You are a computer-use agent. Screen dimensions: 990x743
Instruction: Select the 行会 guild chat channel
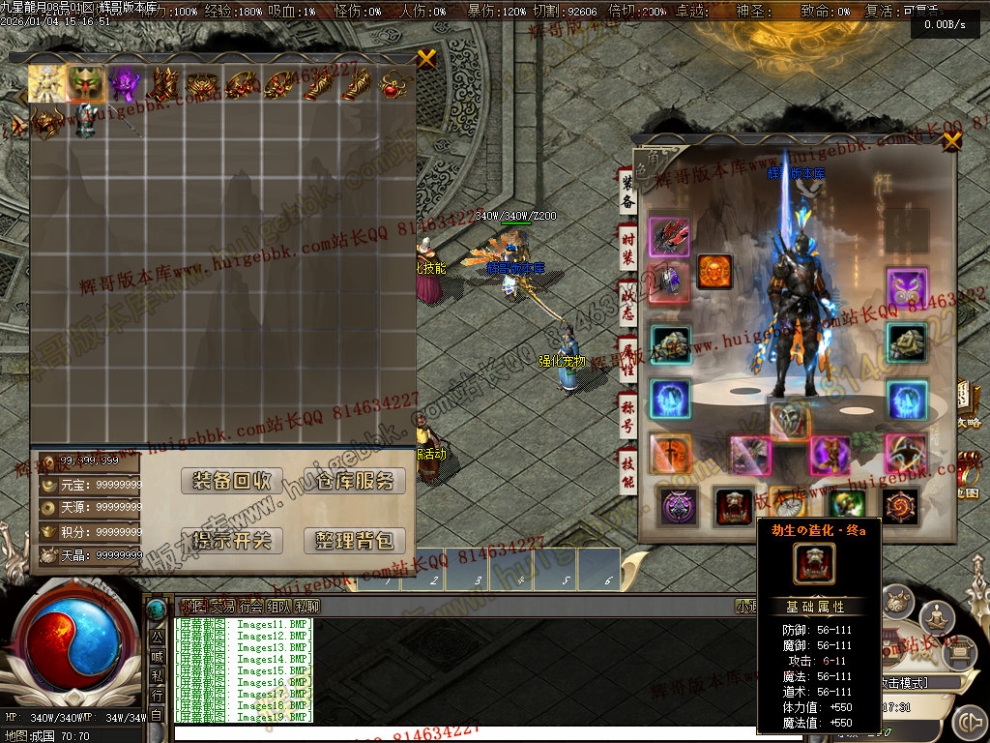pyautogui.click(x=250, y=606)
